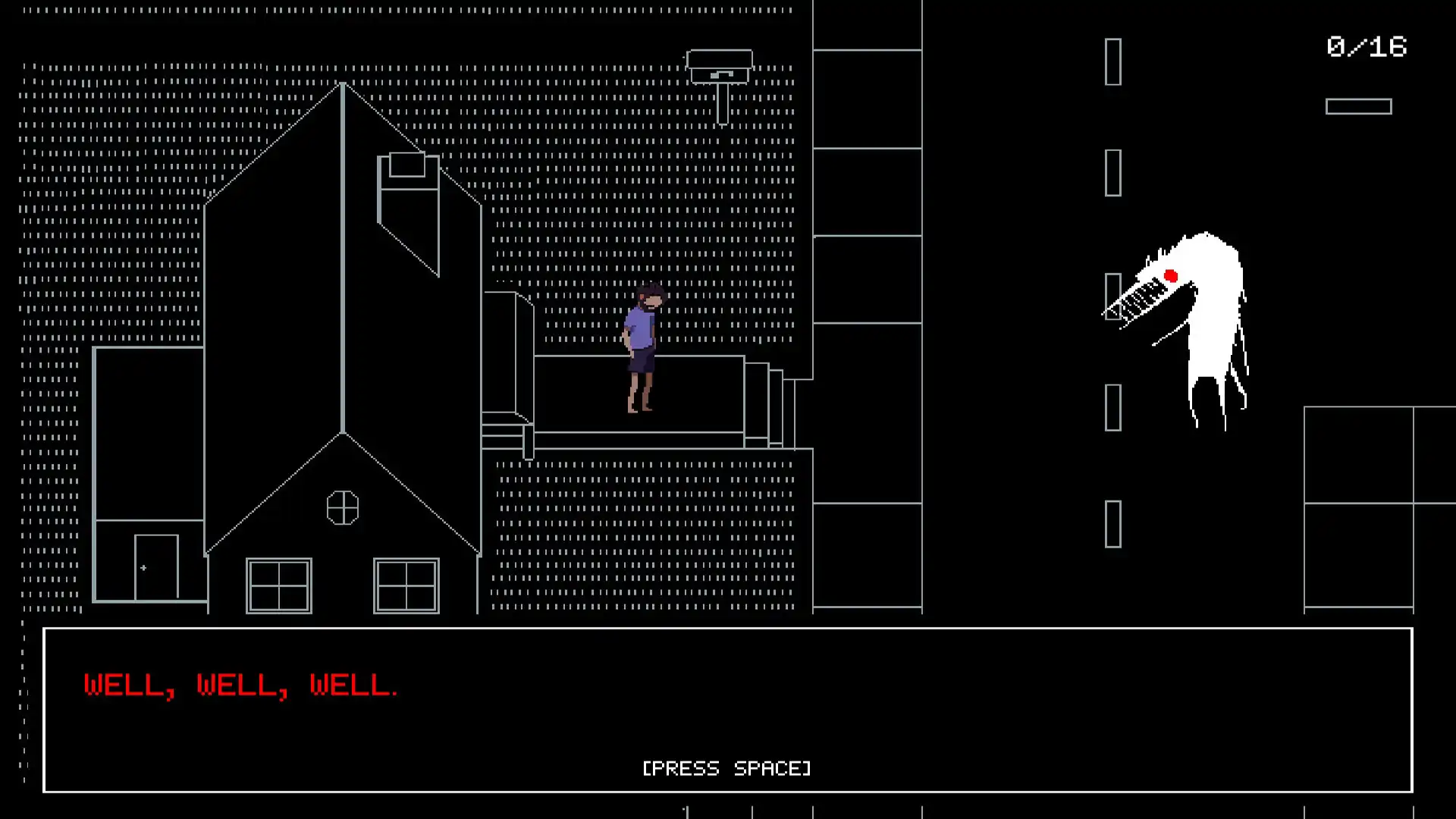Select the round attic window on the house
The width and height of the screenshot is (1456, 819).
click(x=343, y=508)
